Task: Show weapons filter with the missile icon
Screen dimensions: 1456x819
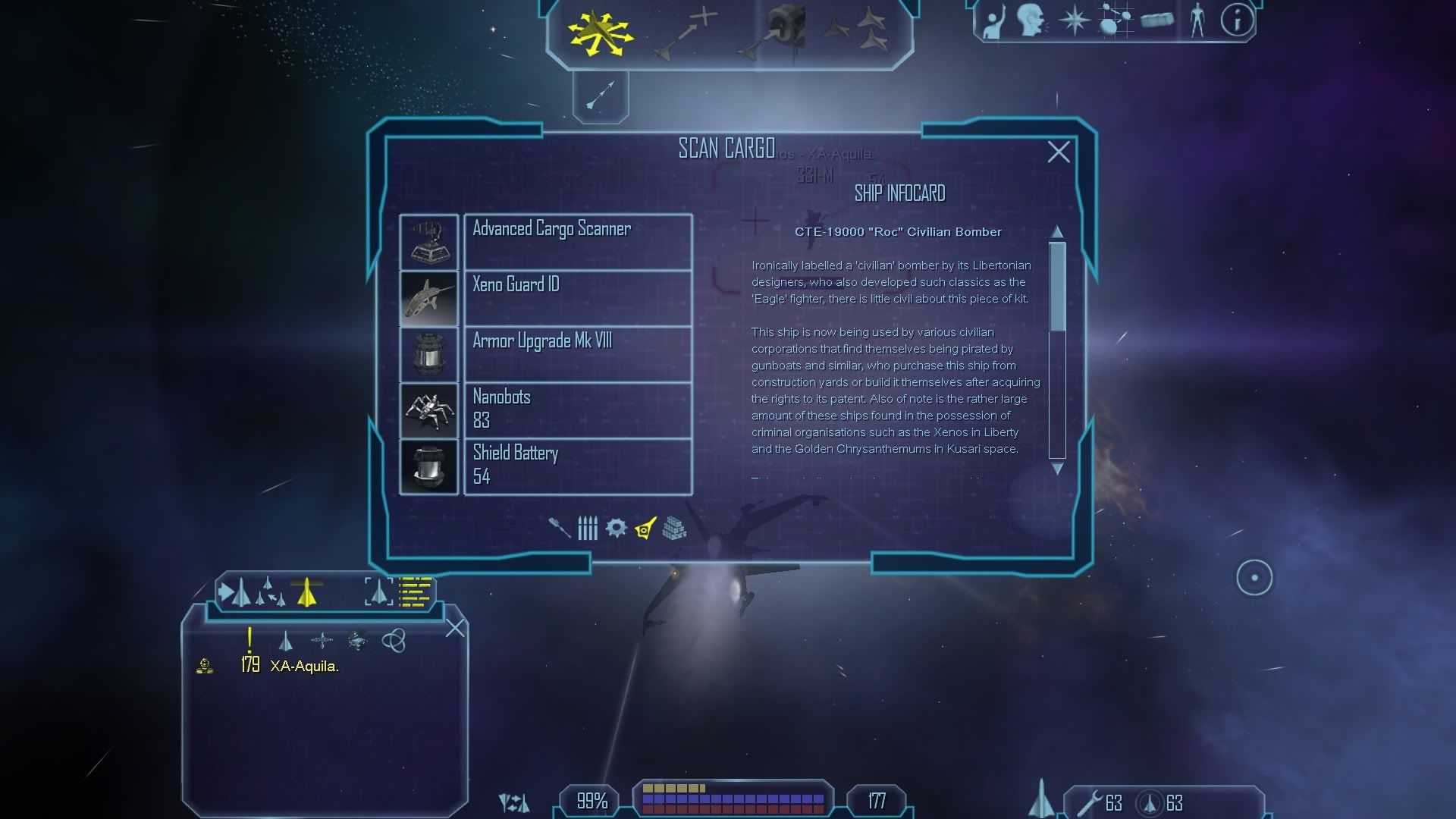Action: pyautogui.click(x=560, y=528)
